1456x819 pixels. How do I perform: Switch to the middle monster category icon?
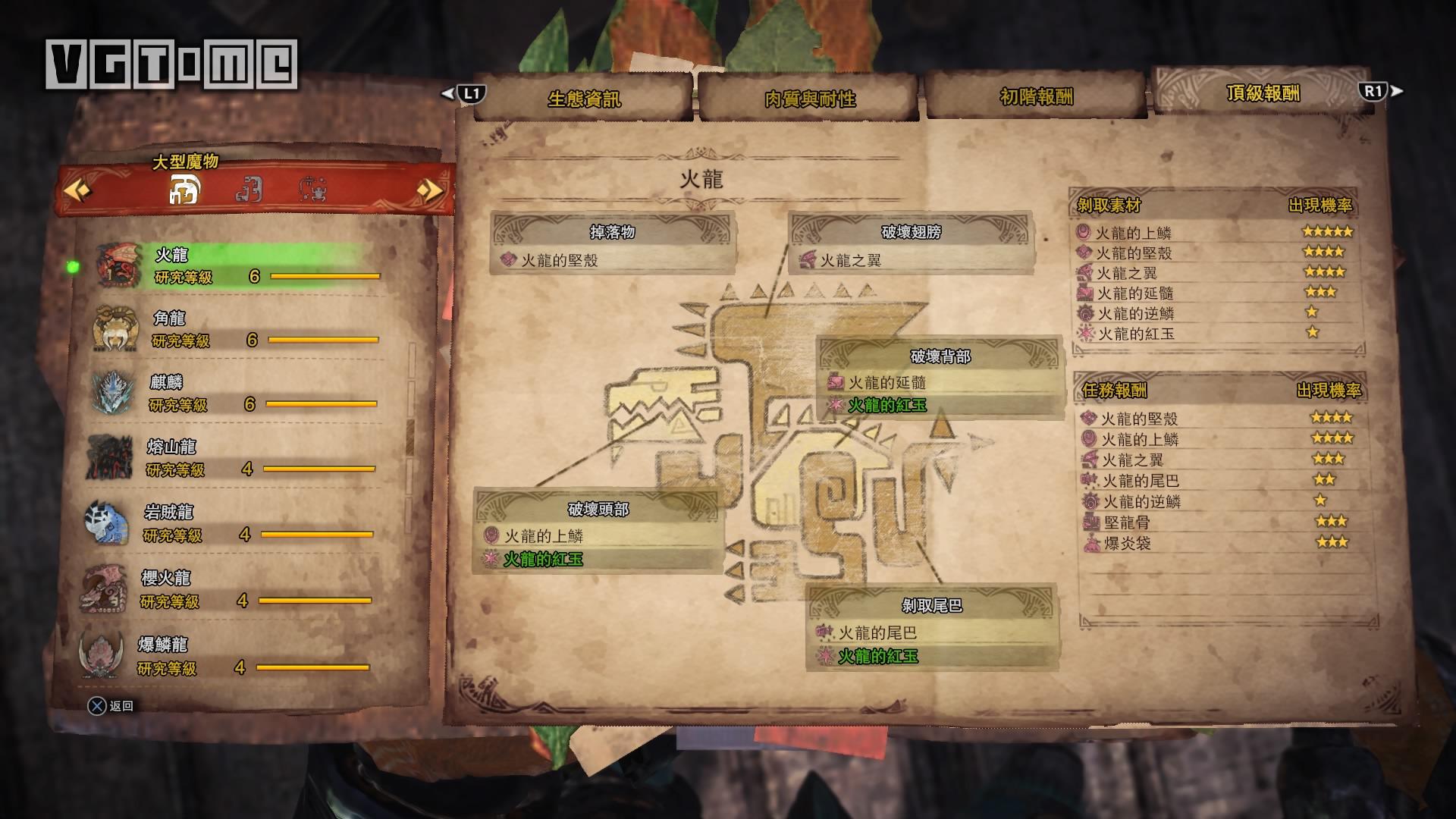point(249,190)
